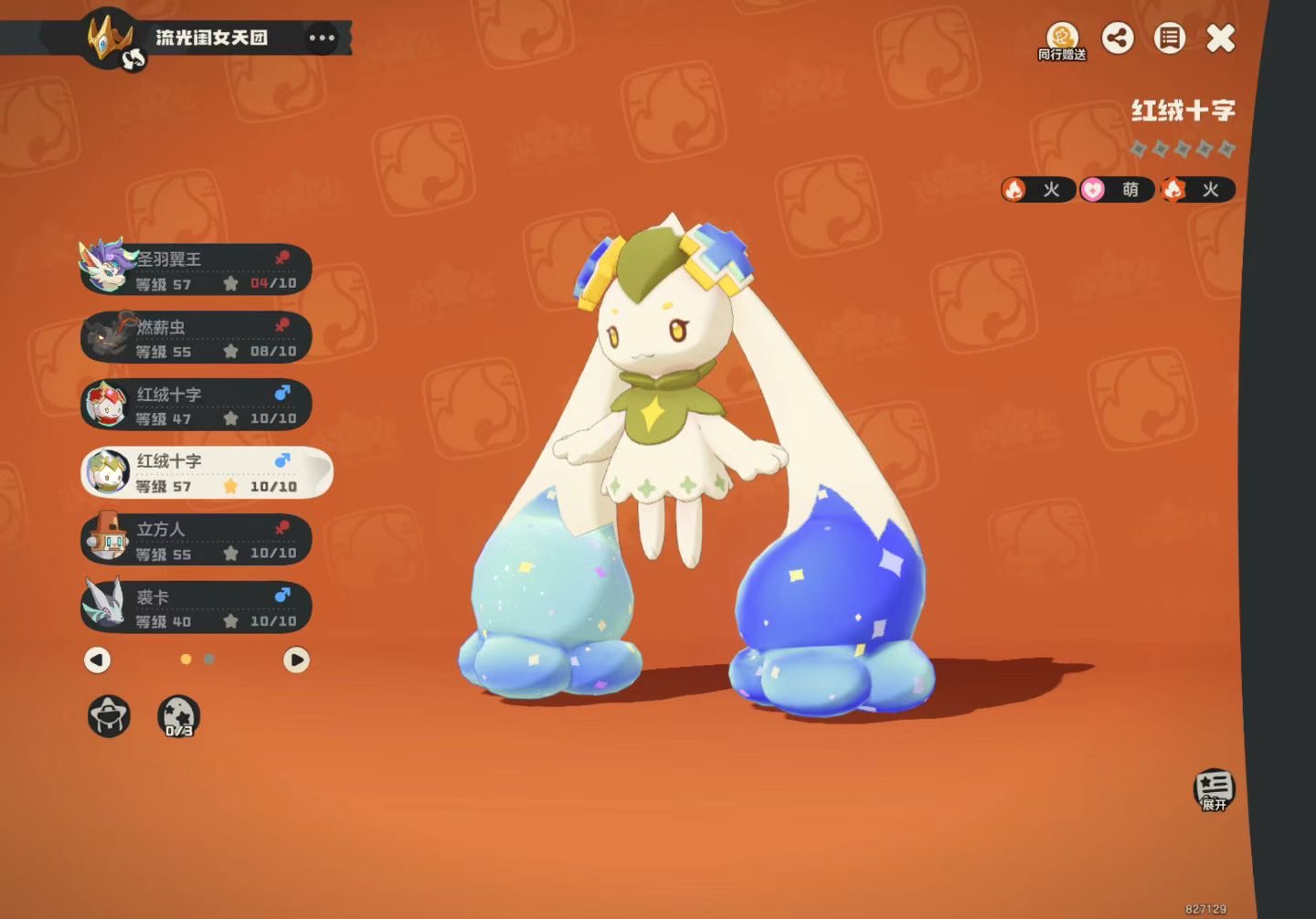Select 裘卡 from the team list
The height and width of the screenshot is (919, 1316).
click(196, 608)
